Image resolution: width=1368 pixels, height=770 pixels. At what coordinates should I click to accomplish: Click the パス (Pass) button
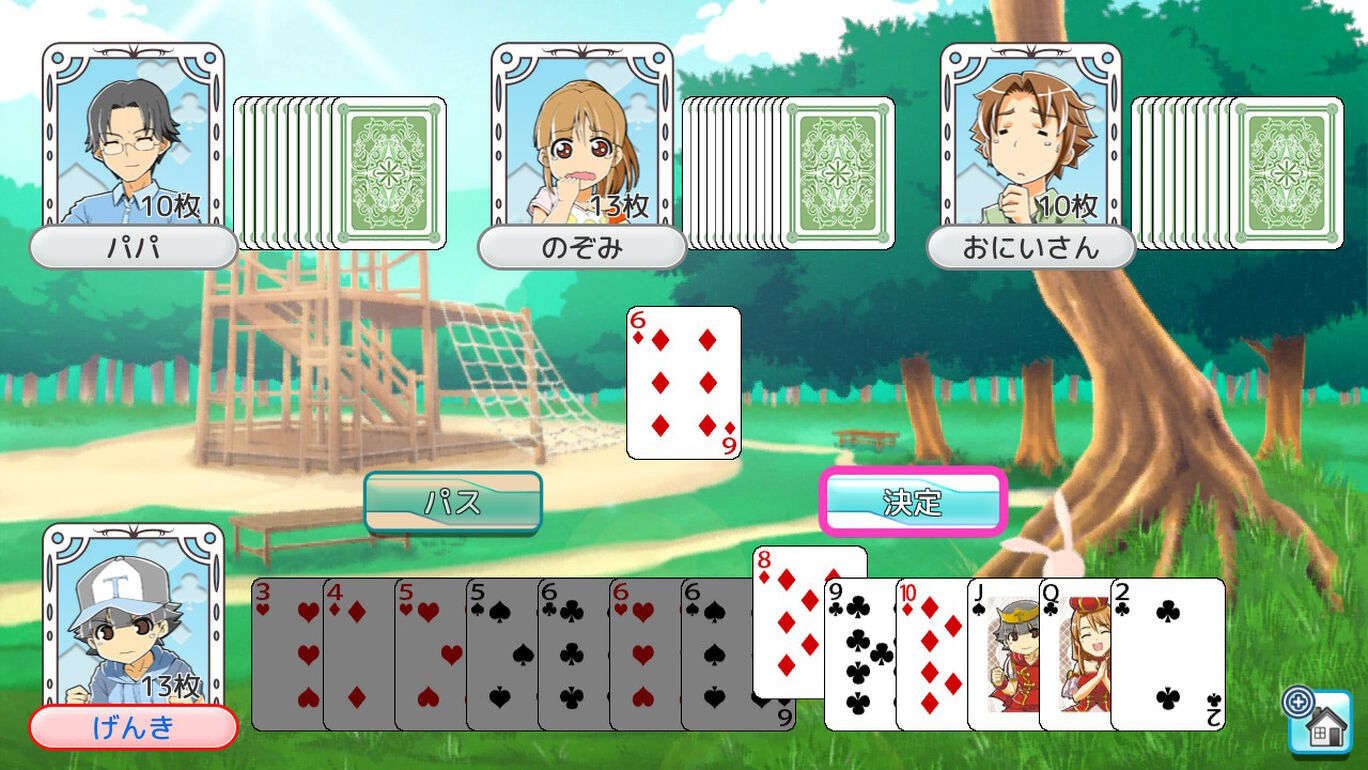453,502
